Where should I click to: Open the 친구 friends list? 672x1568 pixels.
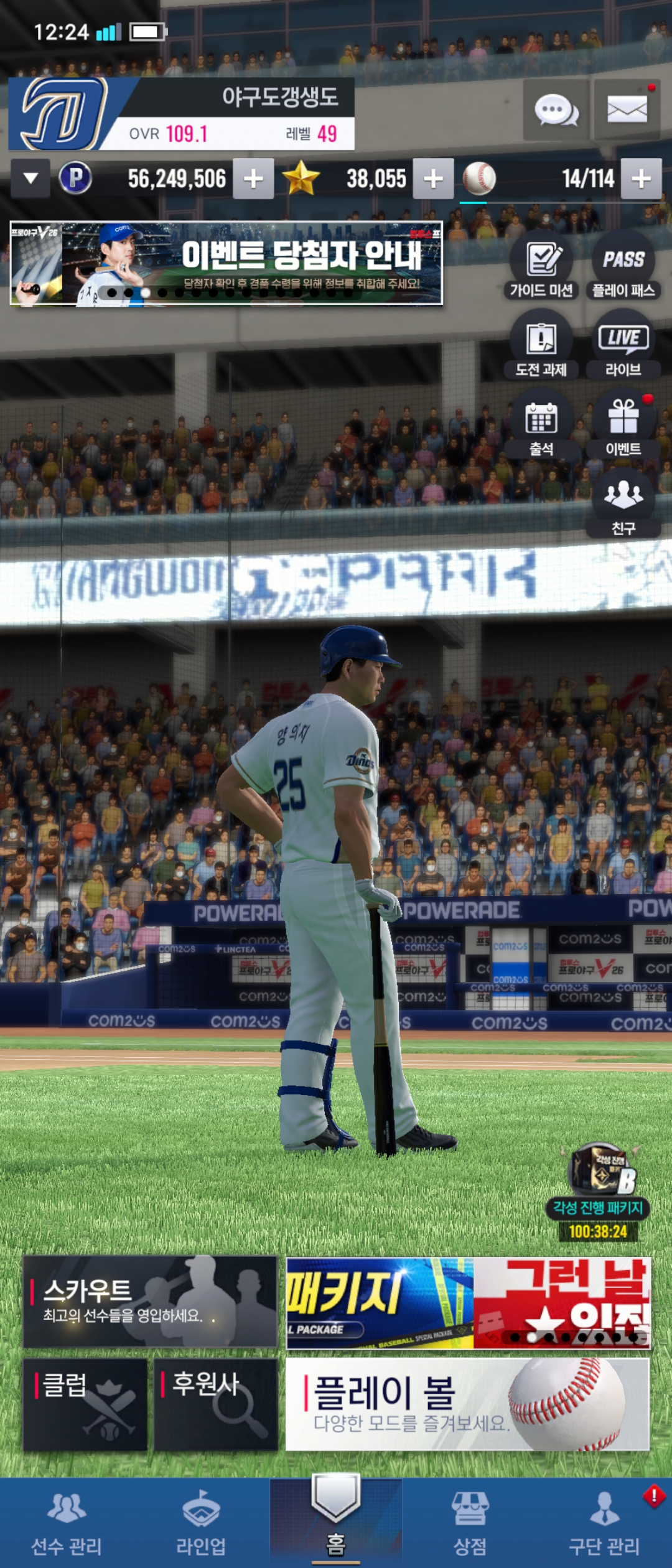(623, 503)
